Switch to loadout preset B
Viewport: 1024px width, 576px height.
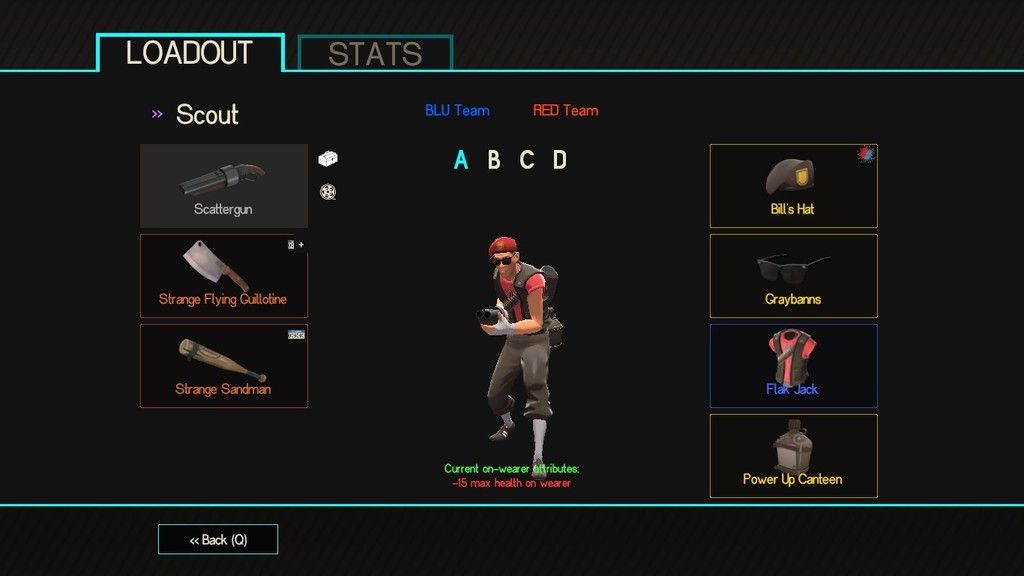(x=494, y=160)
